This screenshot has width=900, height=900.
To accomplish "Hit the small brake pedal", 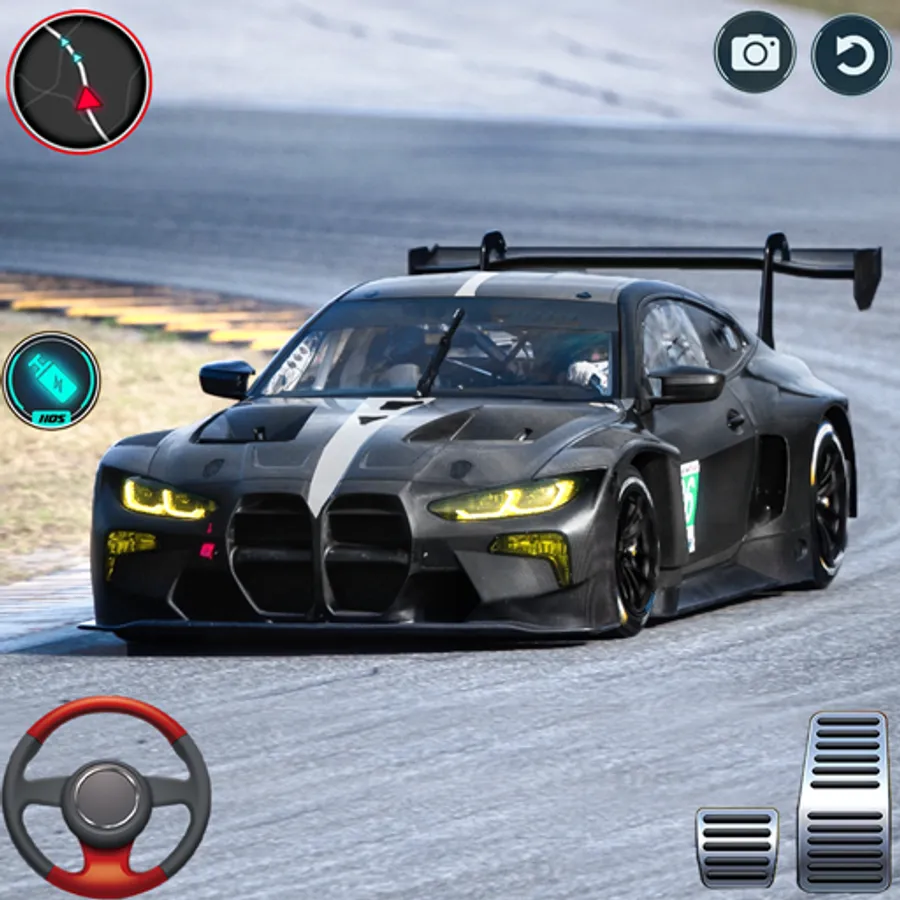I will 737,846.
